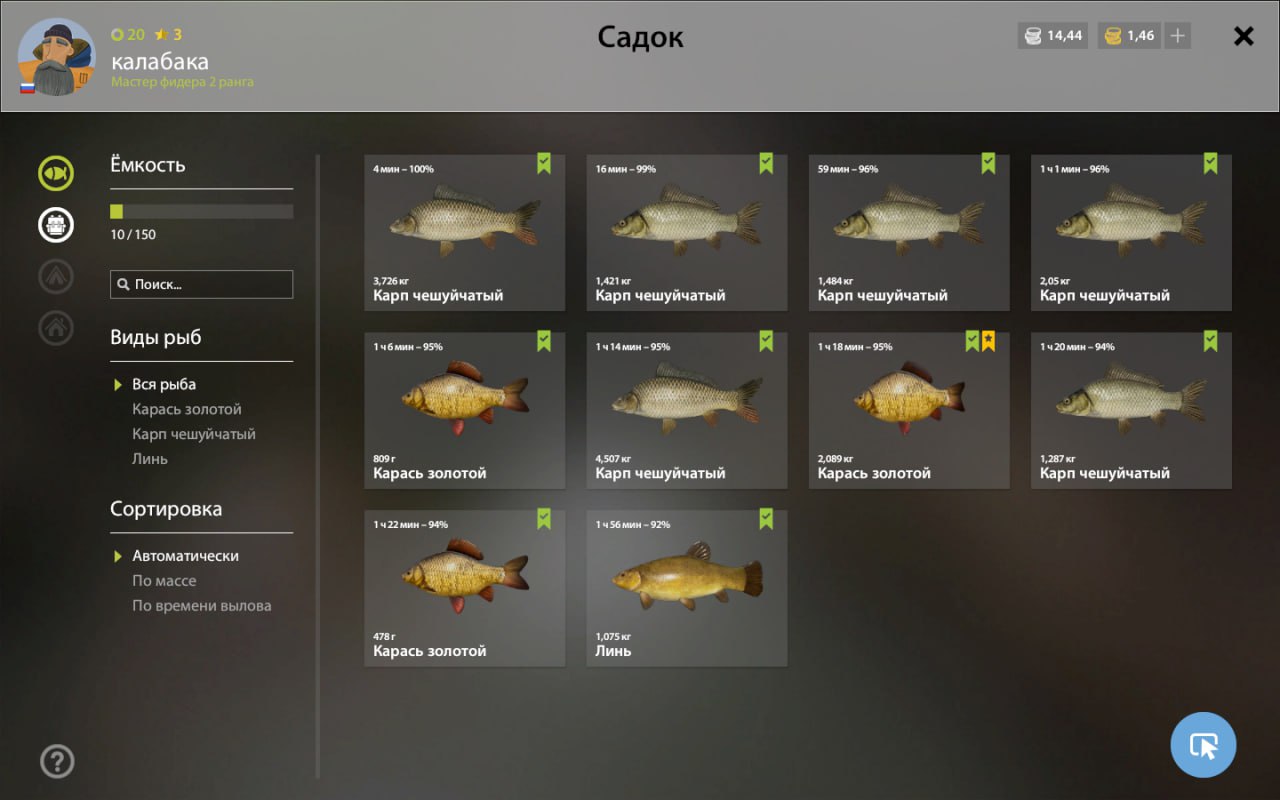Sort fish По массе
The height and width of the screenshot is (800, 1280).
tap(164, 581)
